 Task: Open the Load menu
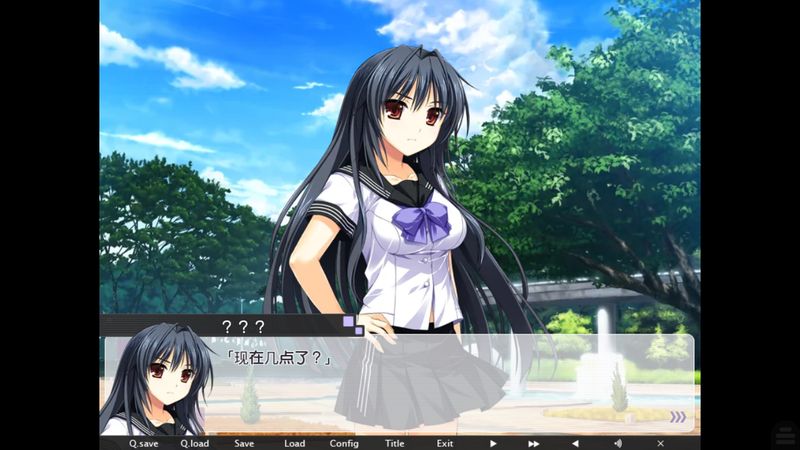point(294,443)
